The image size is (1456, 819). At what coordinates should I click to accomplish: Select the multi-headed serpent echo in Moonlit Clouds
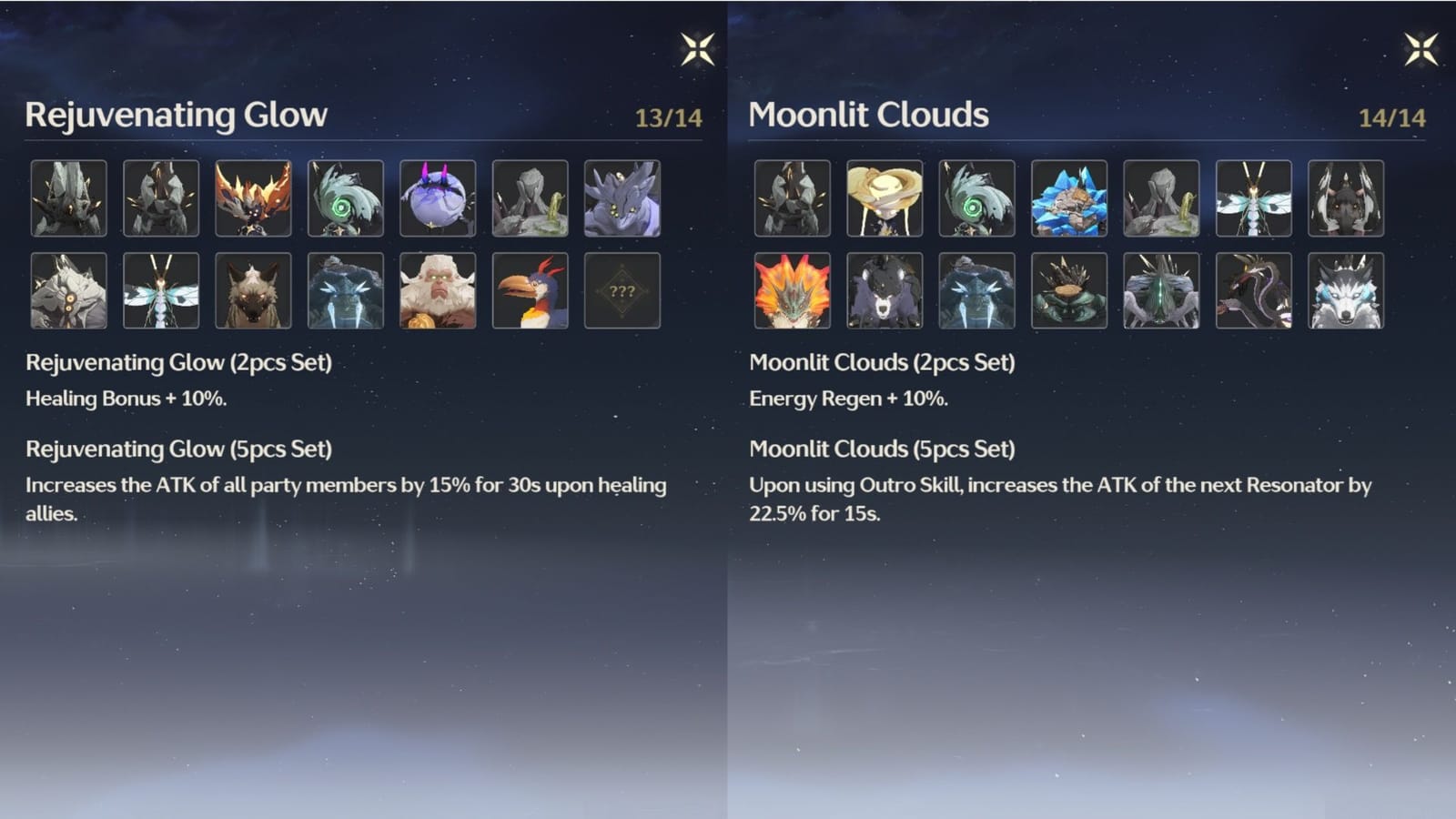click(x=1254, y=291)
